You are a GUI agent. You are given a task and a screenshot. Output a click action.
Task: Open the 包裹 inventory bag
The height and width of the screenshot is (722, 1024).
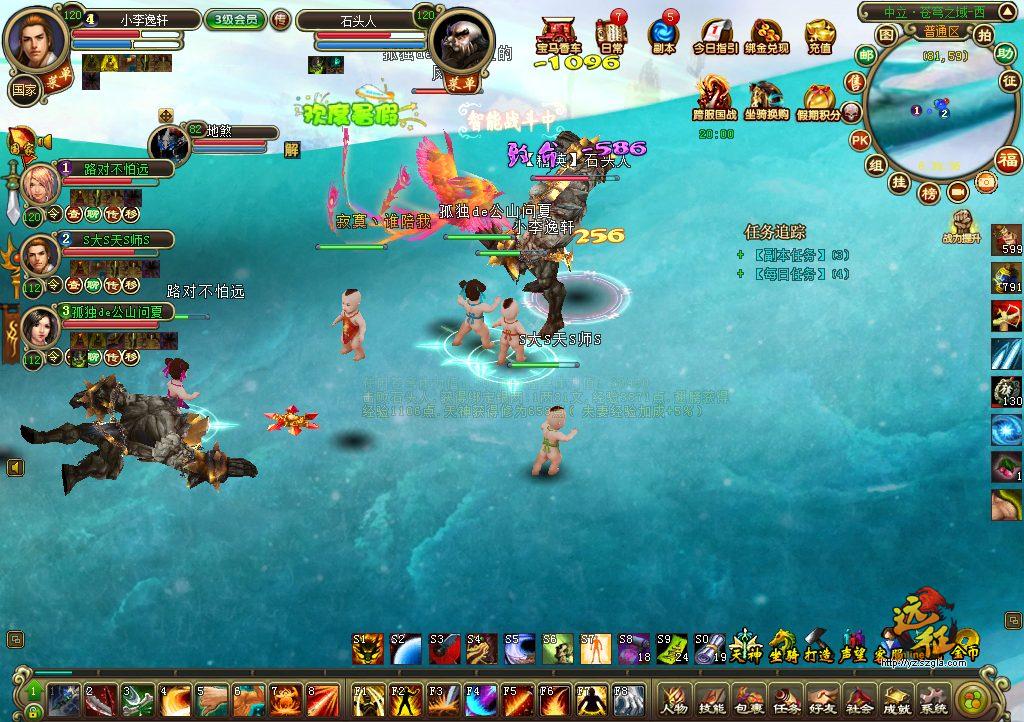748,698
